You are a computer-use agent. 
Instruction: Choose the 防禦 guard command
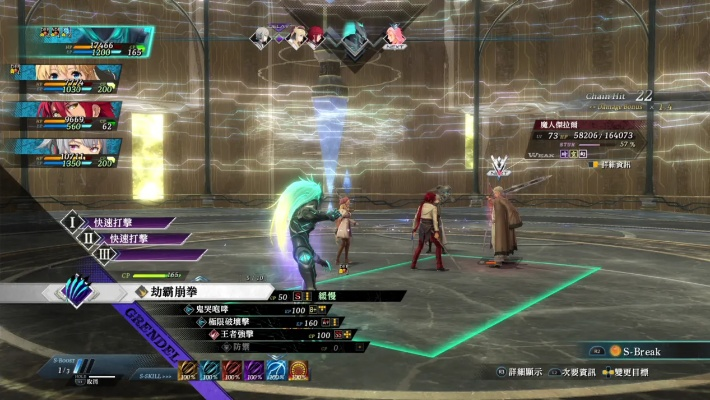[x=240, y=347]
